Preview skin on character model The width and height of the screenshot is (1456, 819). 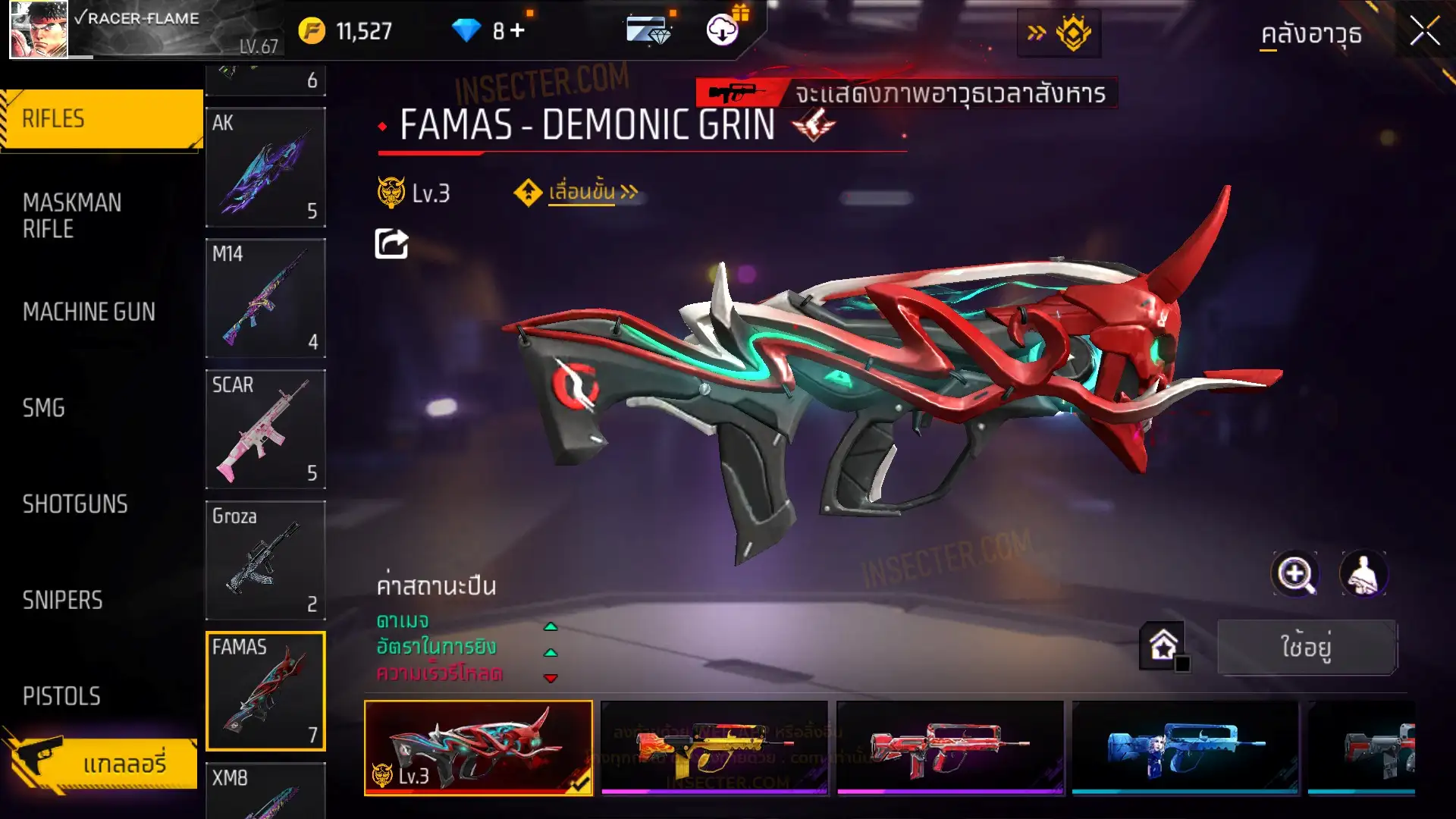click(x=1363, y=574)
